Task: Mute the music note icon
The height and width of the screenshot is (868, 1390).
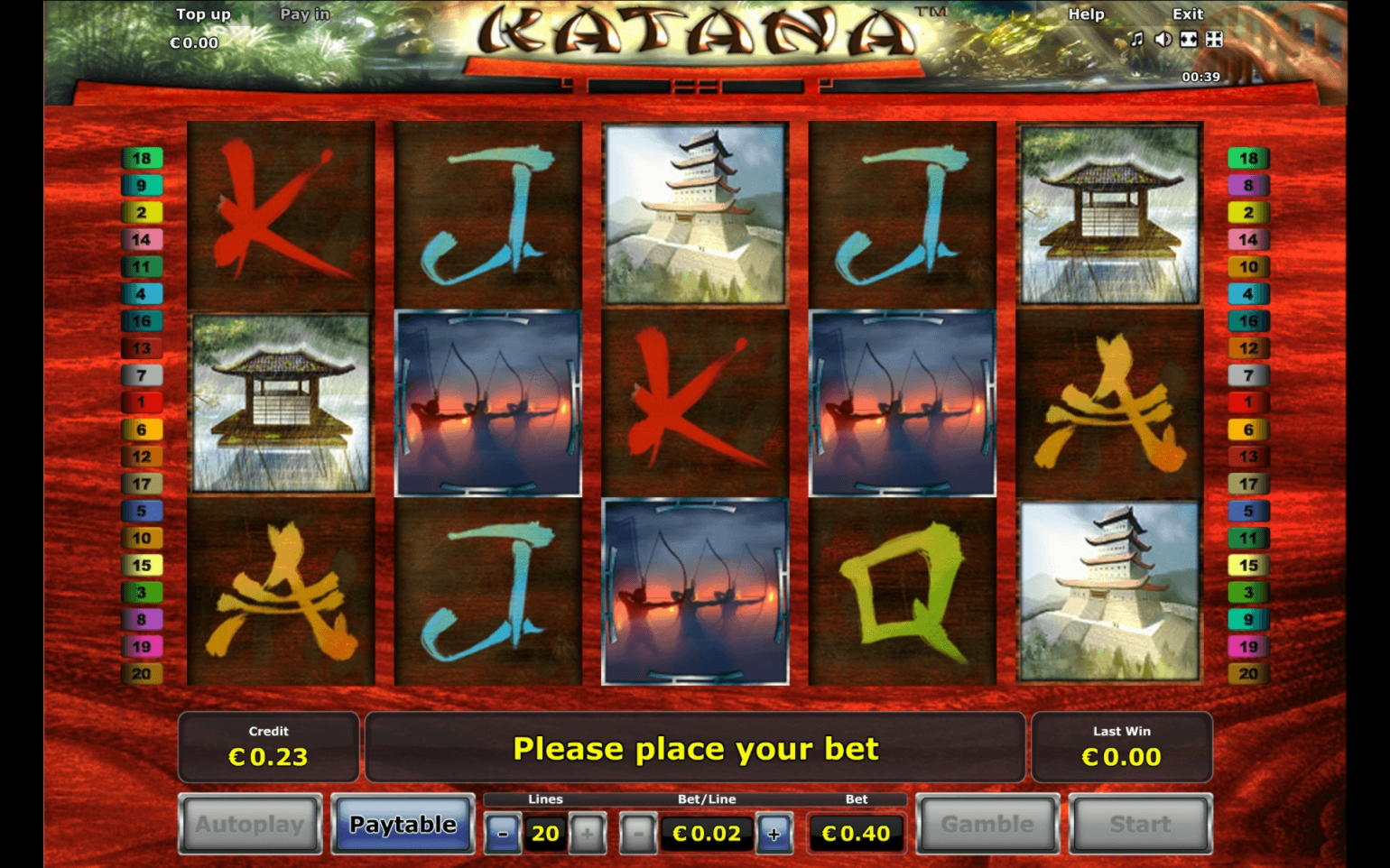Action: (1135, 40)
